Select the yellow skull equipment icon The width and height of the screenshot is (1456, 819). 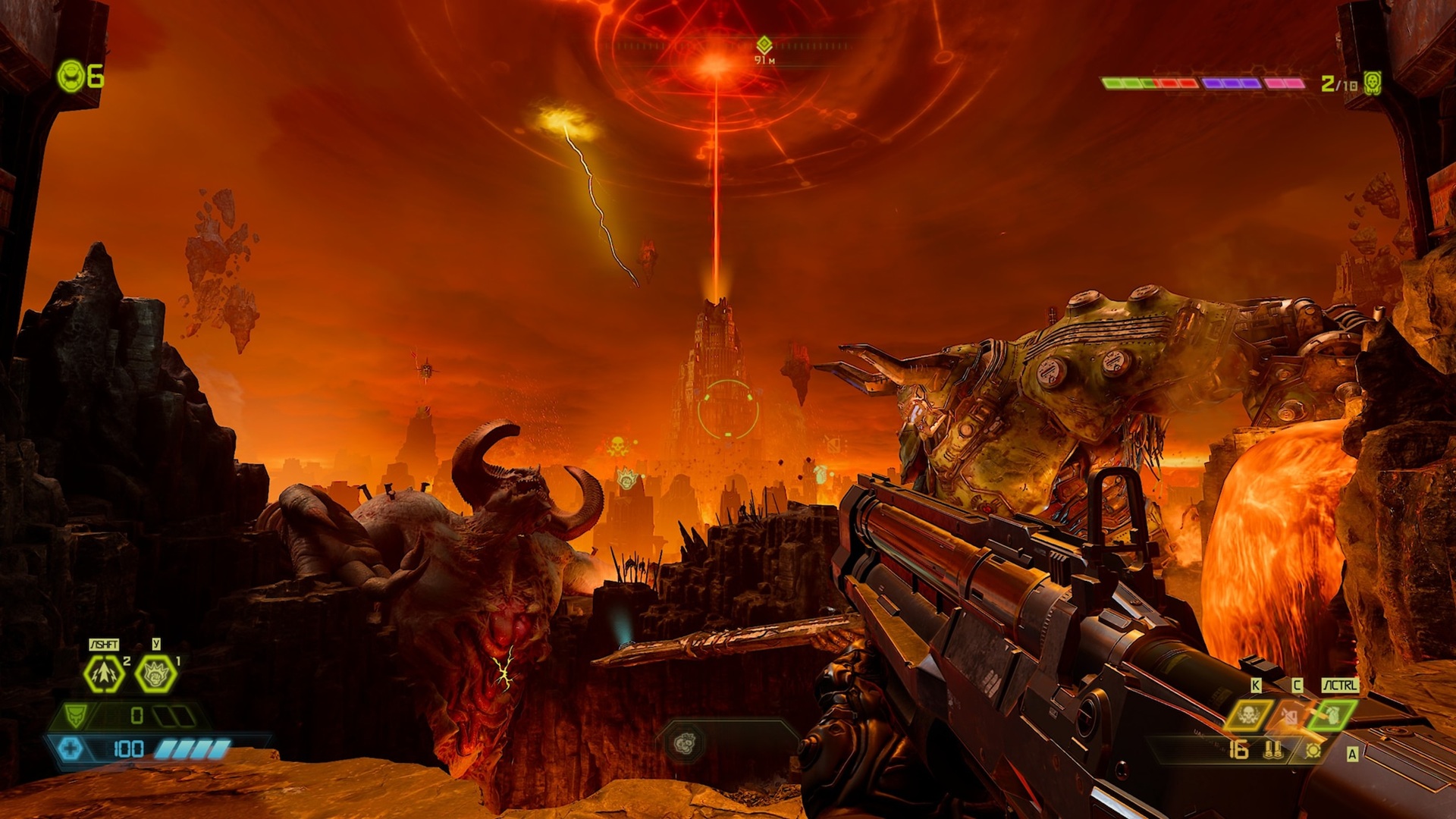click(x=1248, y=714)
